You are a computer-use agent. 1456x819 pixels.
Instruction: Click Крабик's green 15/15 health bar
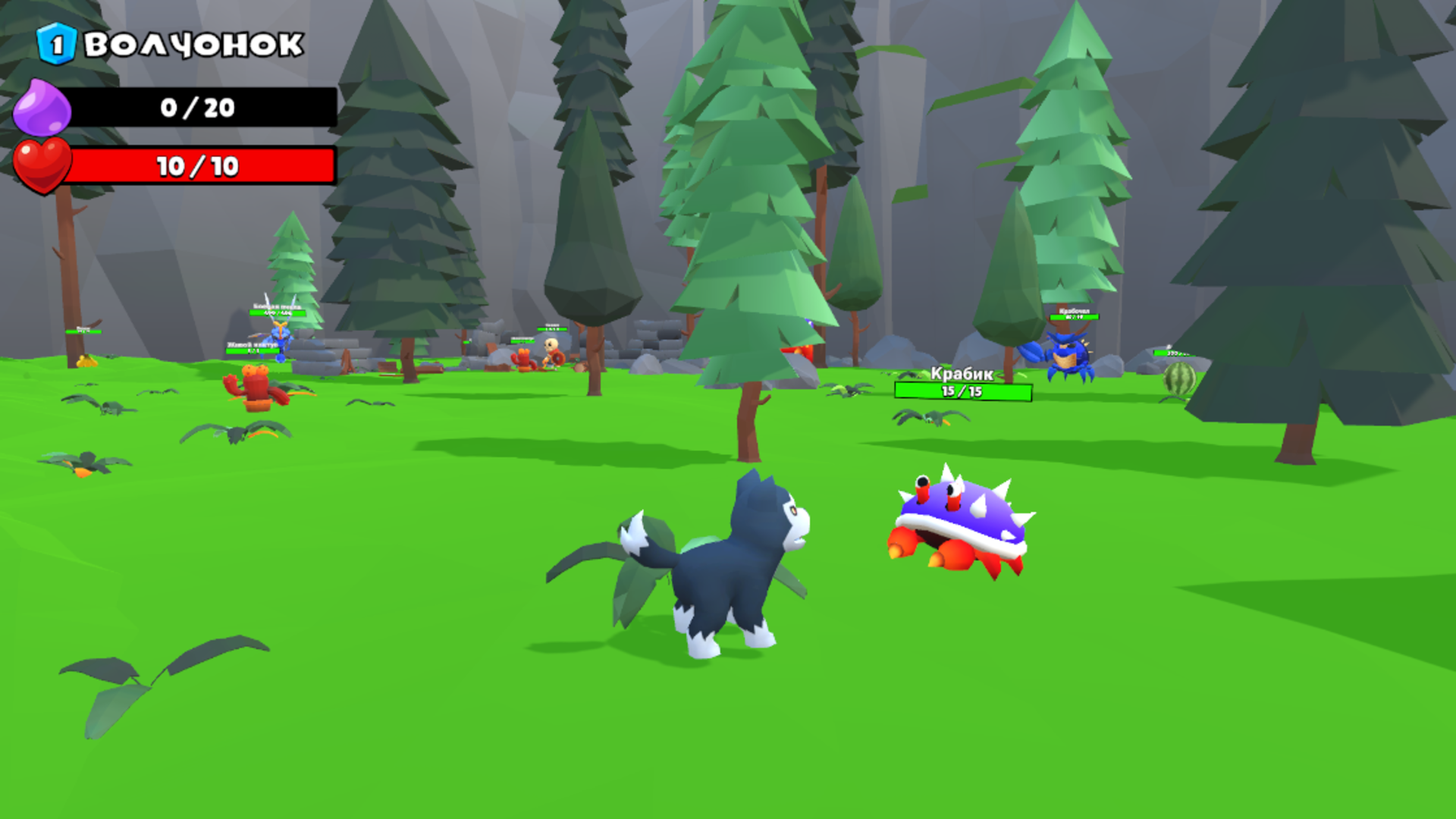(962, 391)
